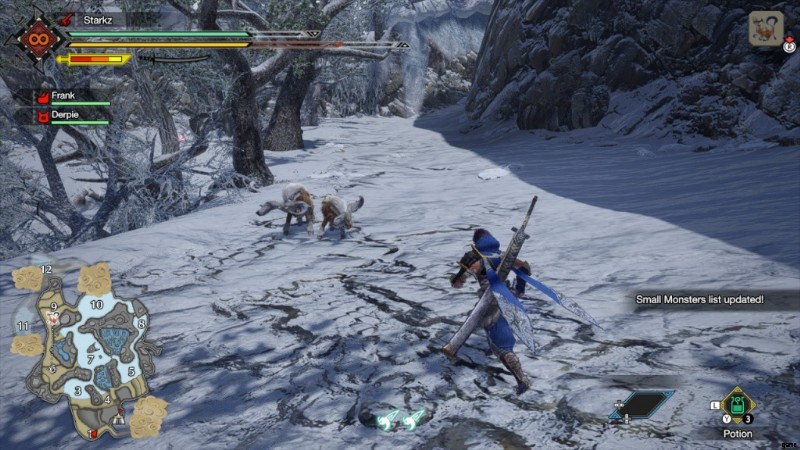Click area 10 on the minimap
800x450 pixels.
tap(96, 304)
